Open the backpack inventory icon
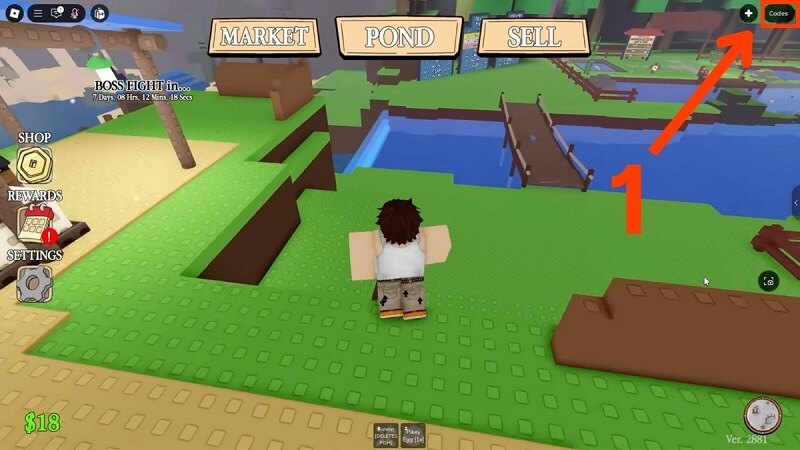The width and height of the screenshot is (800, 450). 99,13
